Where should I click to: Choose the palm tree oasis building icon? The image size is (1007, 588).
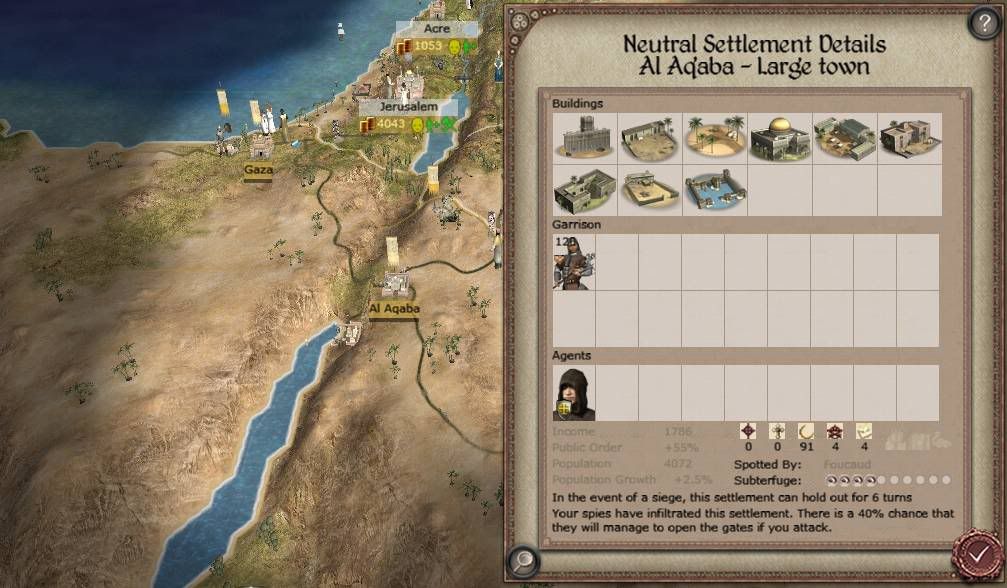(714, 138)
